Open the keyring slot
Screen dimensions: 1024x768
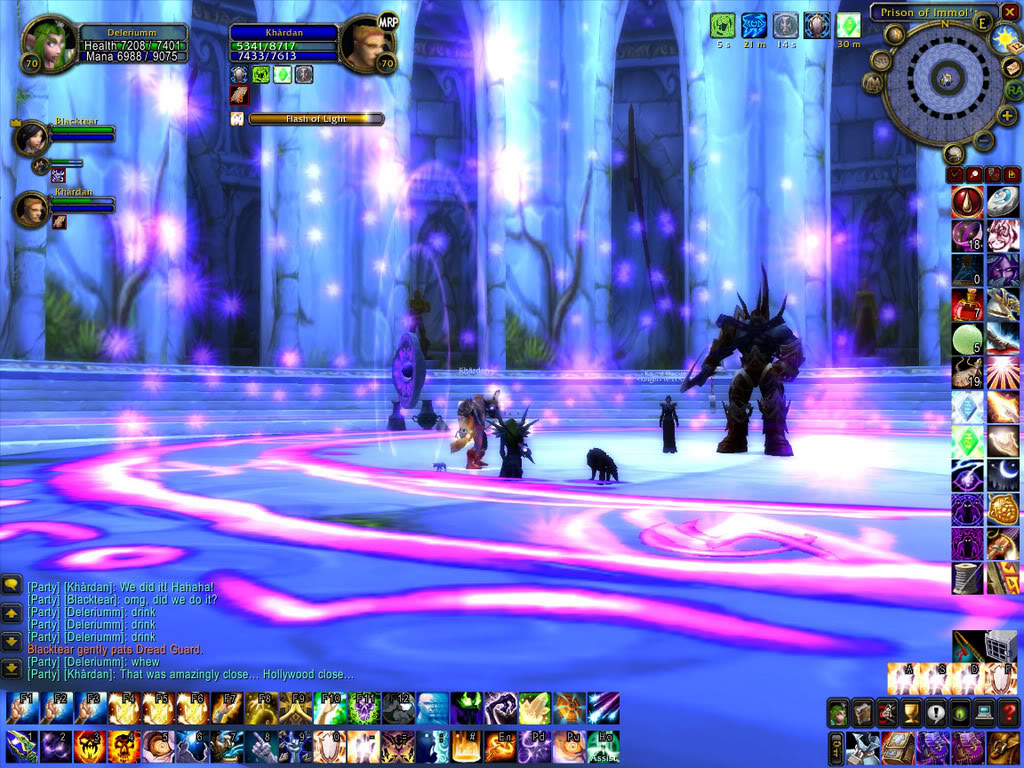pos(836,748)
